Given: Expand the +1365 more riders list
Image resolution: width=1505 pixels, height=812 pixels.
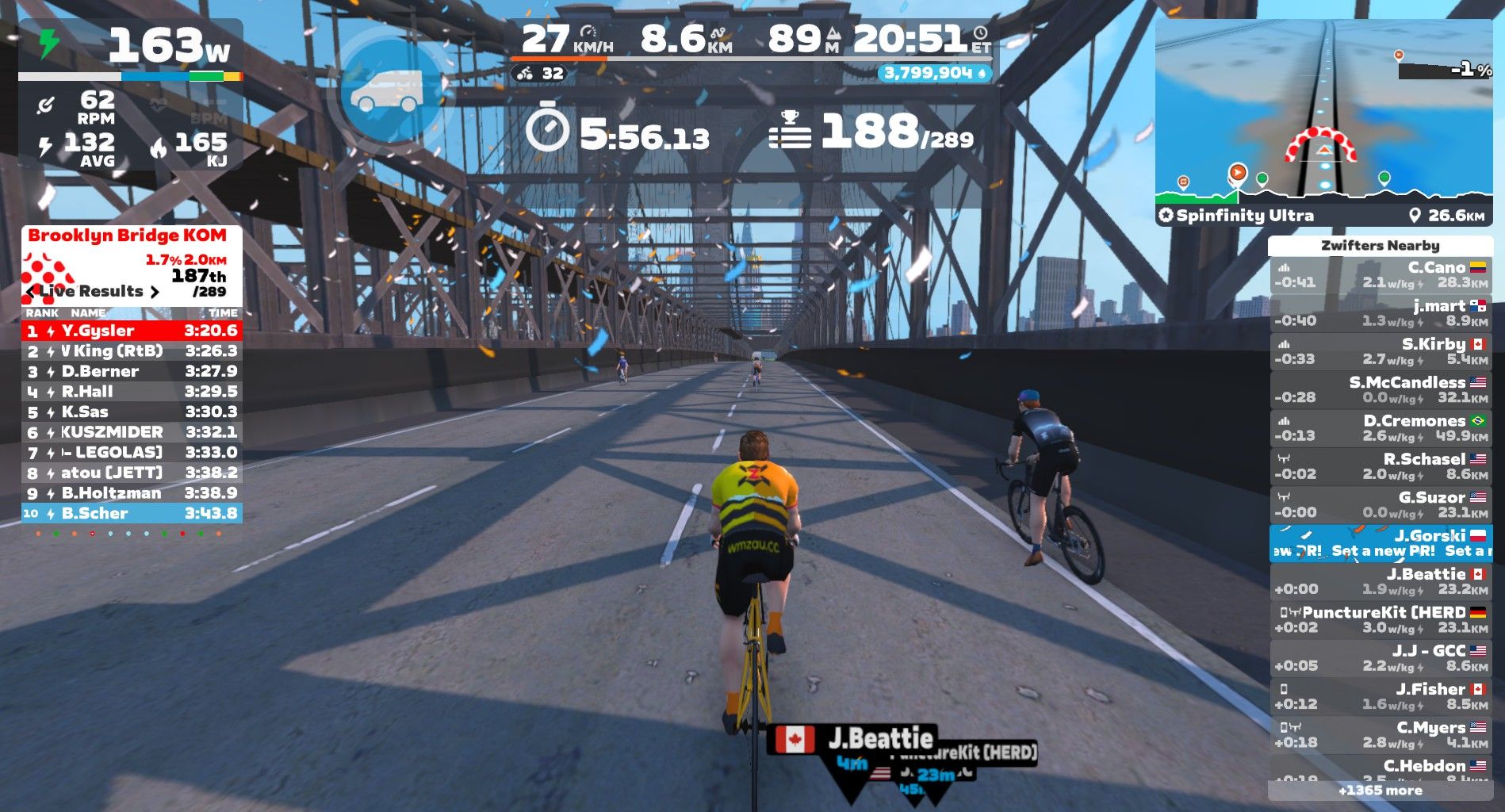Looking at the screenshot, I should 1381,791.
